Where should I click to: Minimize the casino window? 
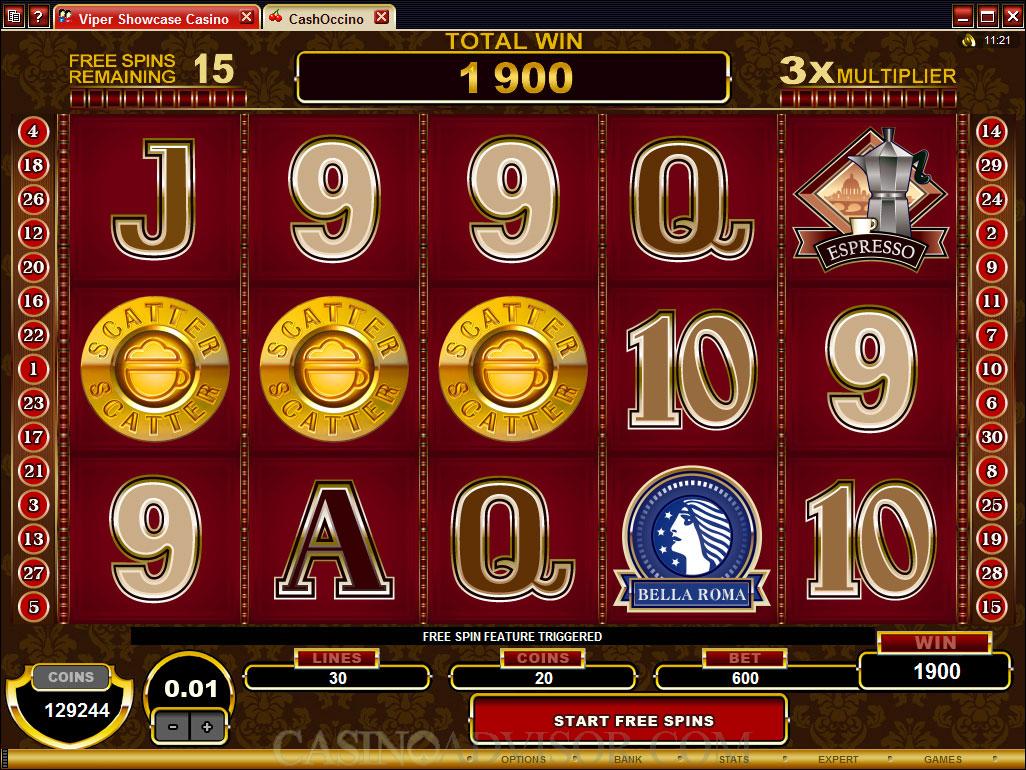pos(961,16)
